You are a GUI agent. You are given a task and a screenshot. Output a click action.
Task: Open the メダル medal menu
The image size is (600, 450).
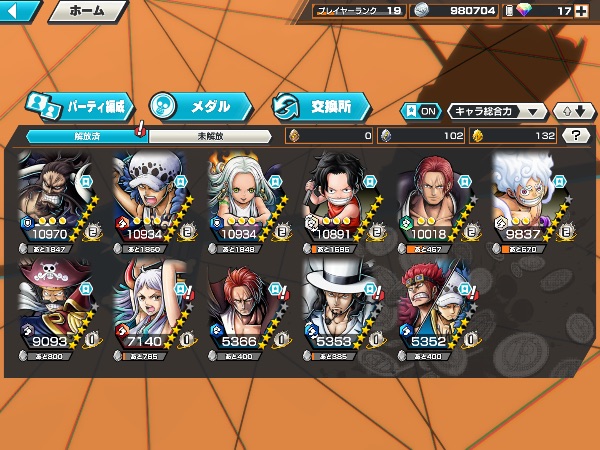pos(197,105)
